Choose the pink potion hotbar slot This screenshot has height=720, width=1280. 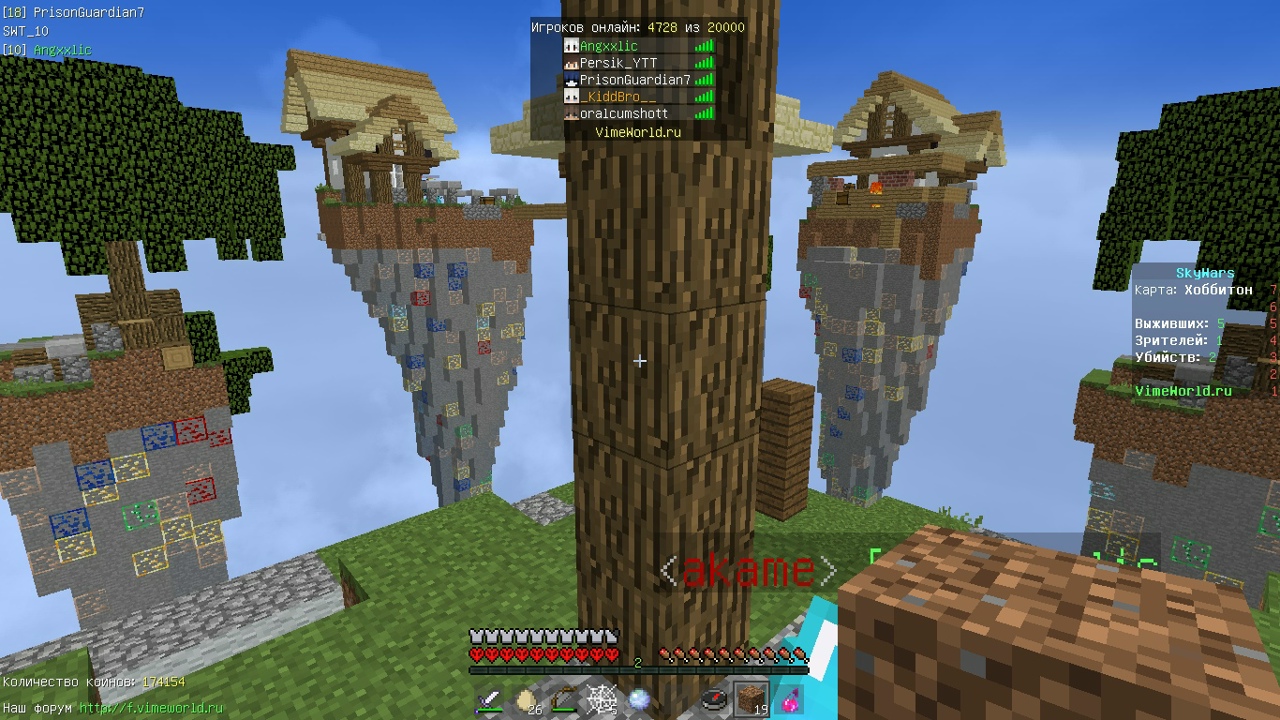tap(789, 700)
